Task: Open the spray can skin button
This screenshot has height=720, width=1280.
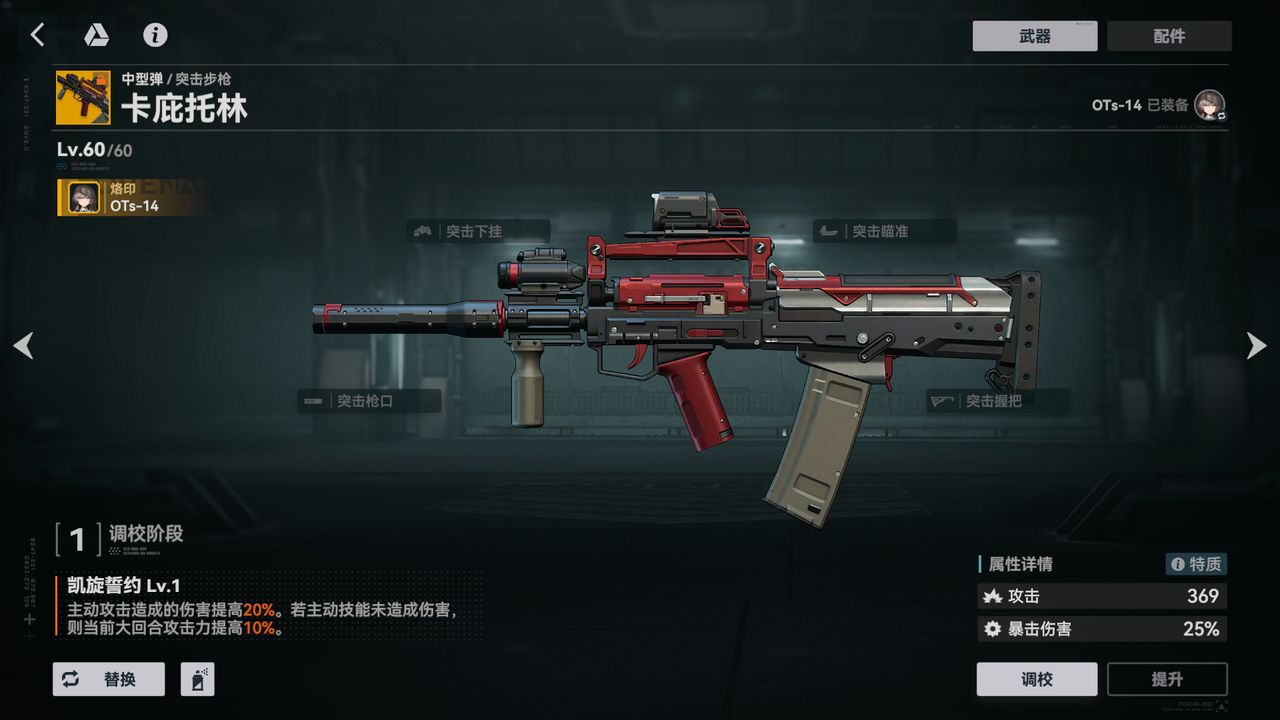Action: point(197,679)
